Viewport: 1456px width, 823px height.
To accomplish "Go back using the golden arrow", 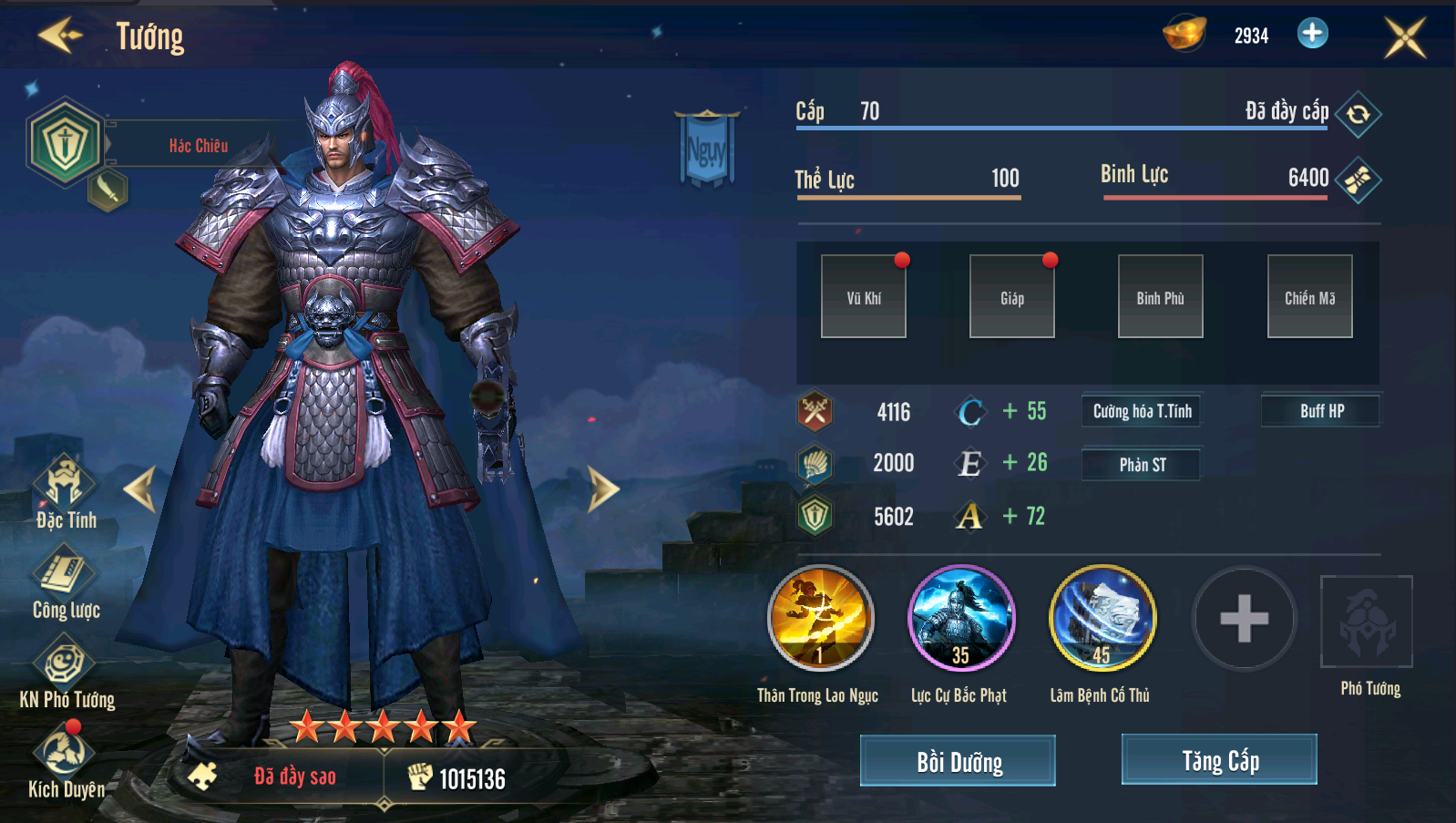I will pyautogui.click(x=60, y=36).
